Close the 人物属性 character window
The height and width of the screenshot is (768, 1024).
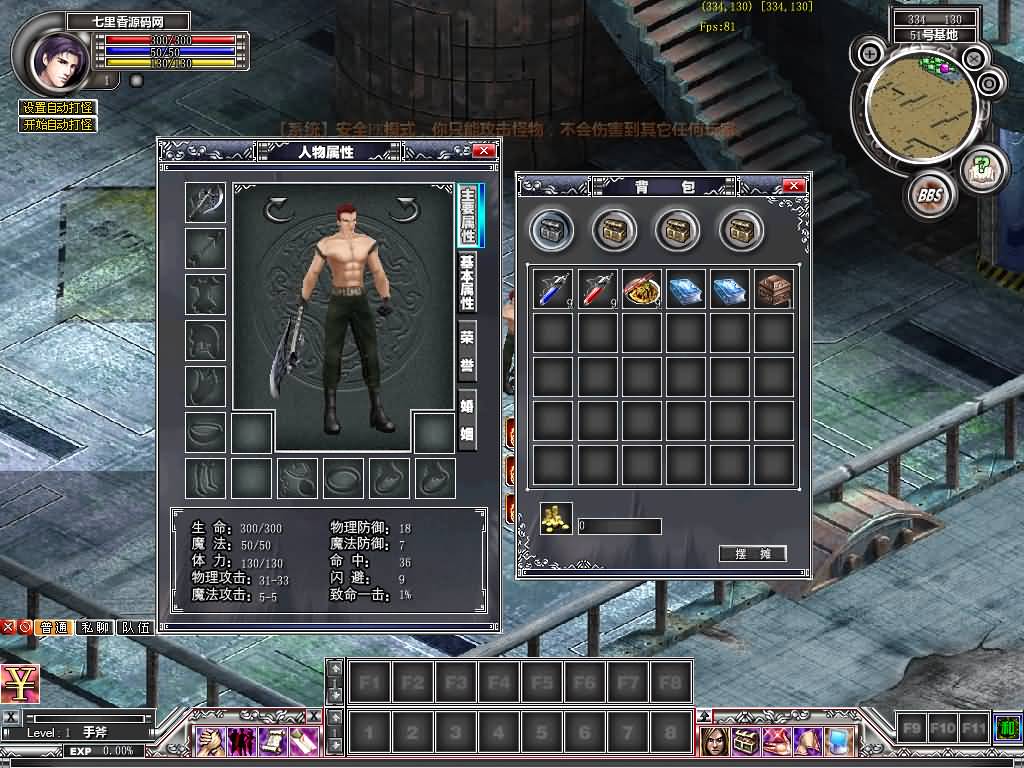coord(483,151)
